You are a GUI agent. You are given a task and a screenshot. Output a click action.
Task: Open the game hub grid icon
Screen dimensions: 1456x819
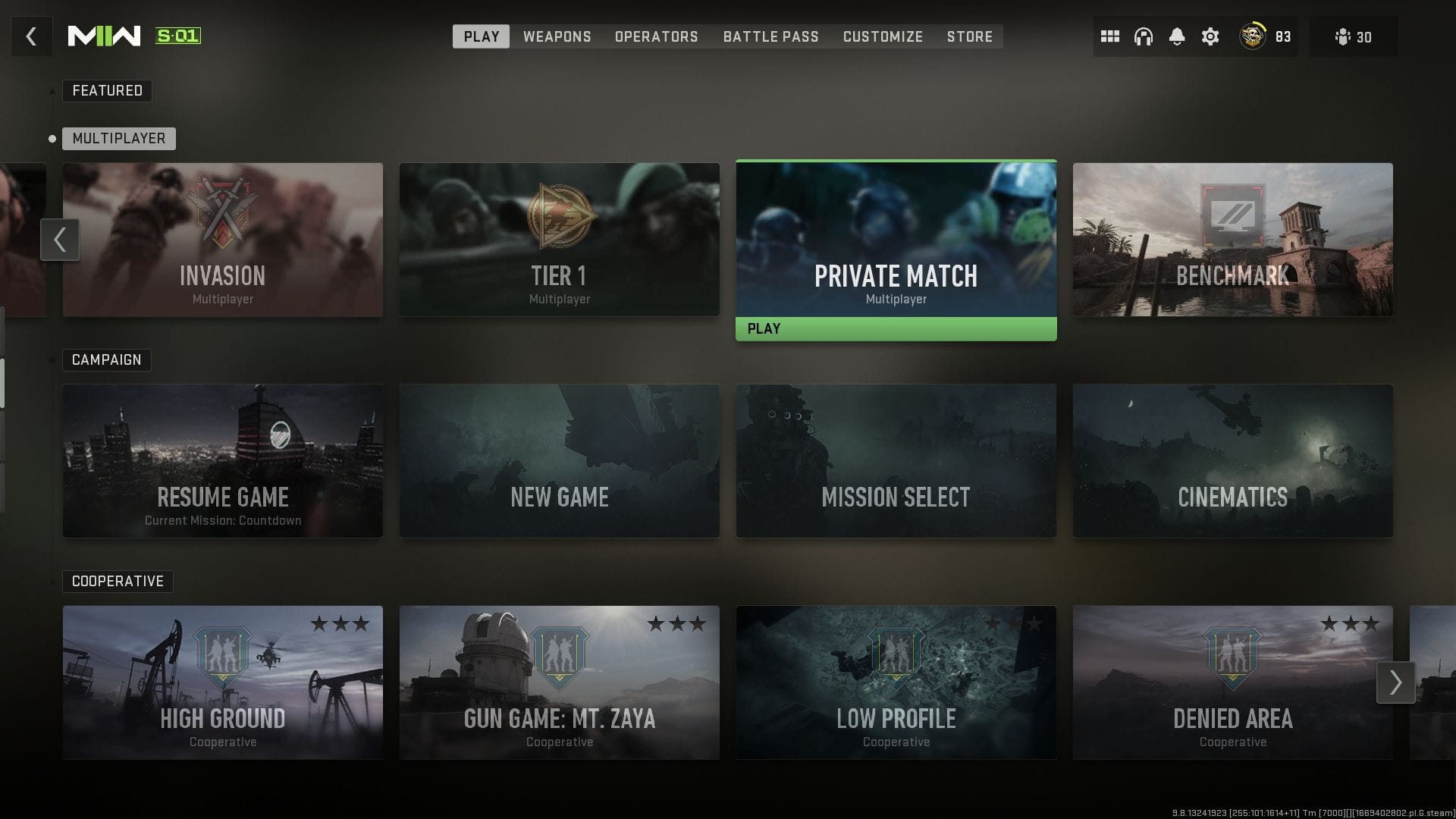[1109, 36]
